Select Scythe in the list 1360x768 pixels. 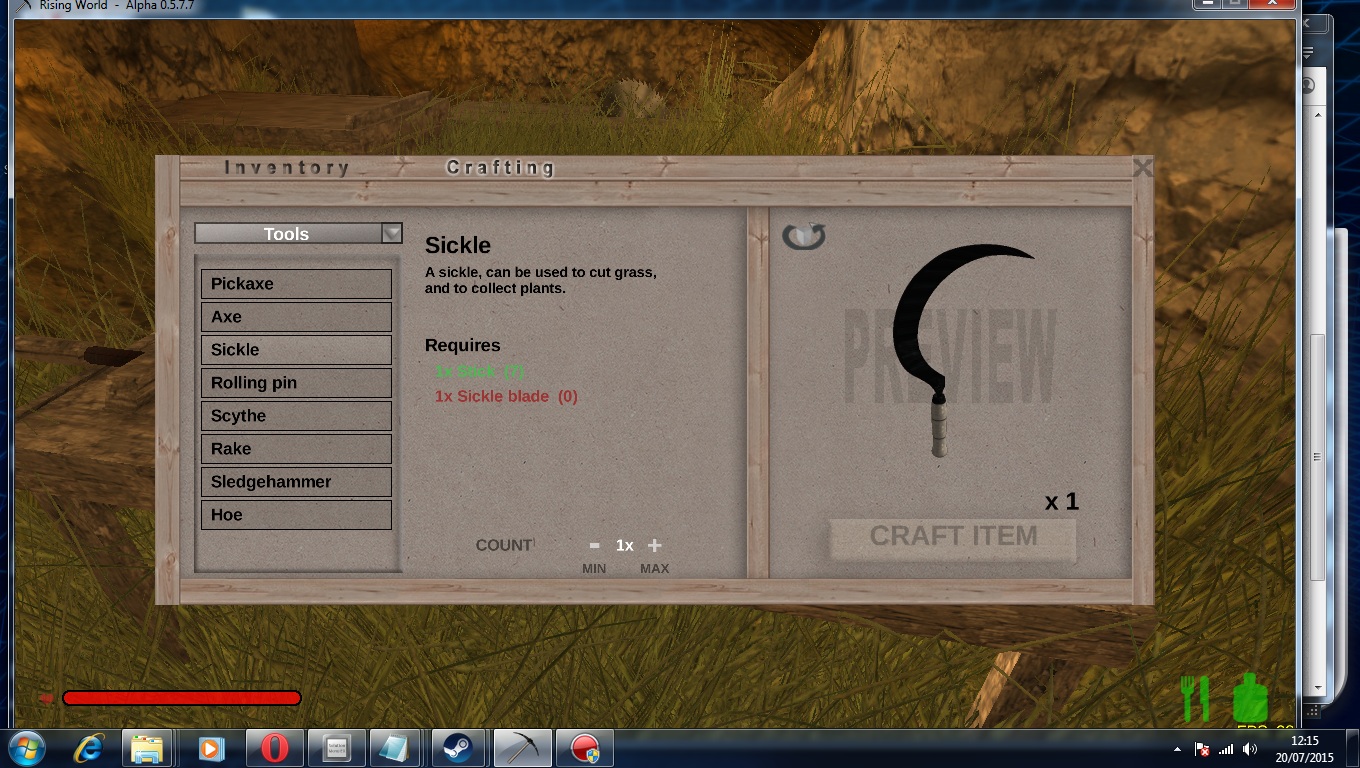(x=296, y=416)
